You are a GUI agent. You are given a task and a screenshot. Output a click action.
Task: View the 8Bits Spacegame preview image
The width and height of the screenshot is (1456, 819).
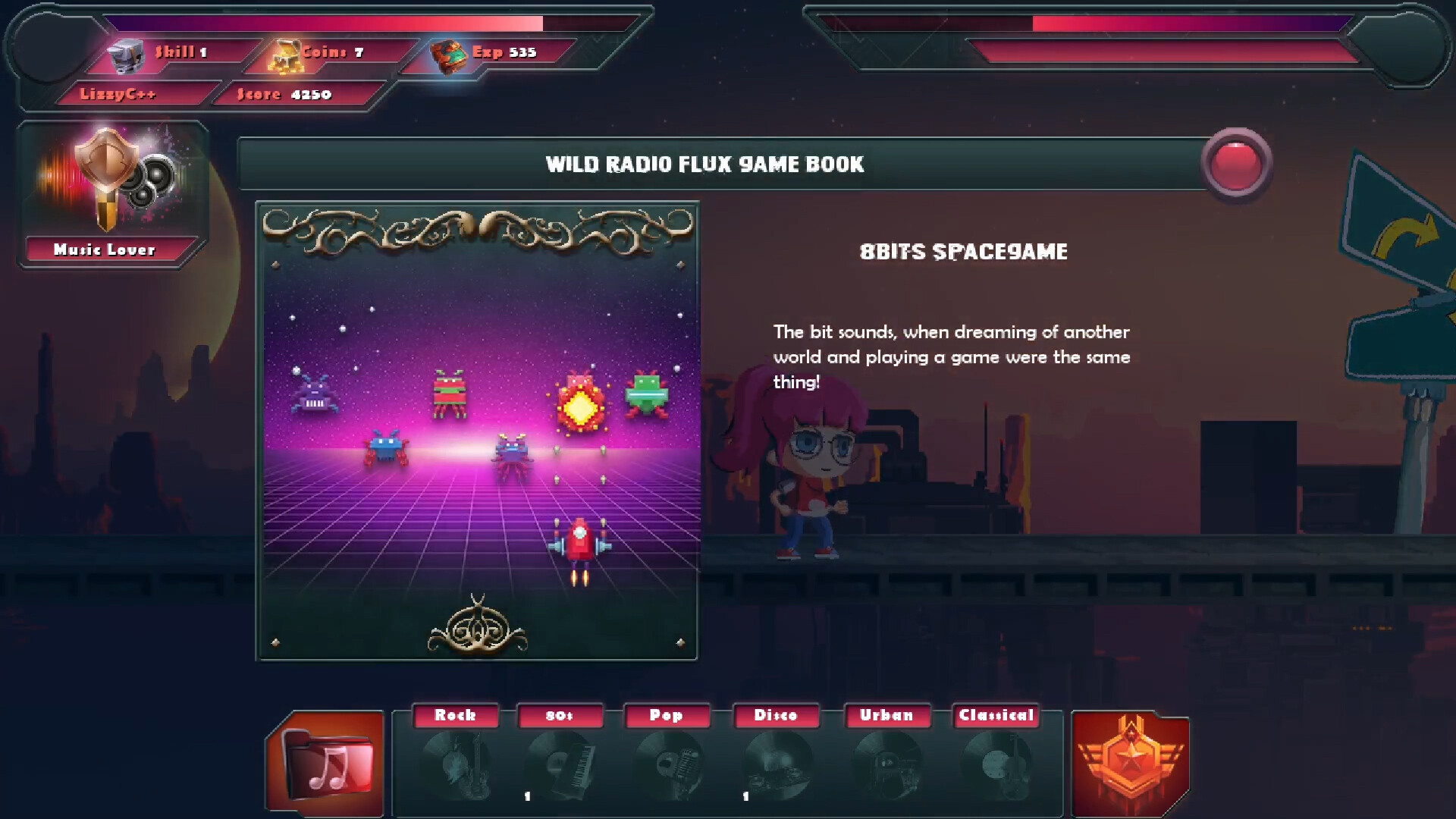tap(477, 431)
